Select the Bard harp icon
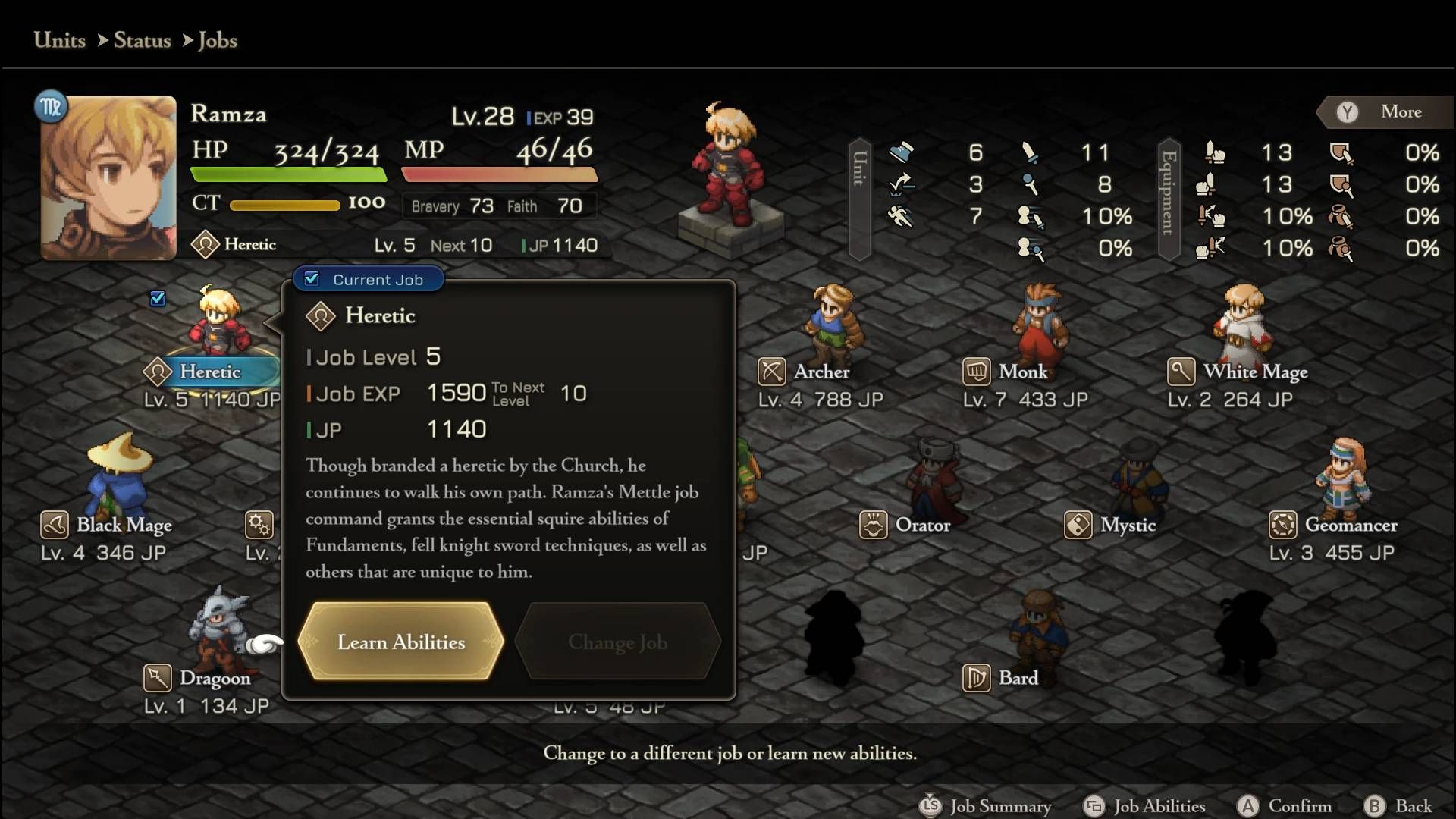 (x=977, y=678)
